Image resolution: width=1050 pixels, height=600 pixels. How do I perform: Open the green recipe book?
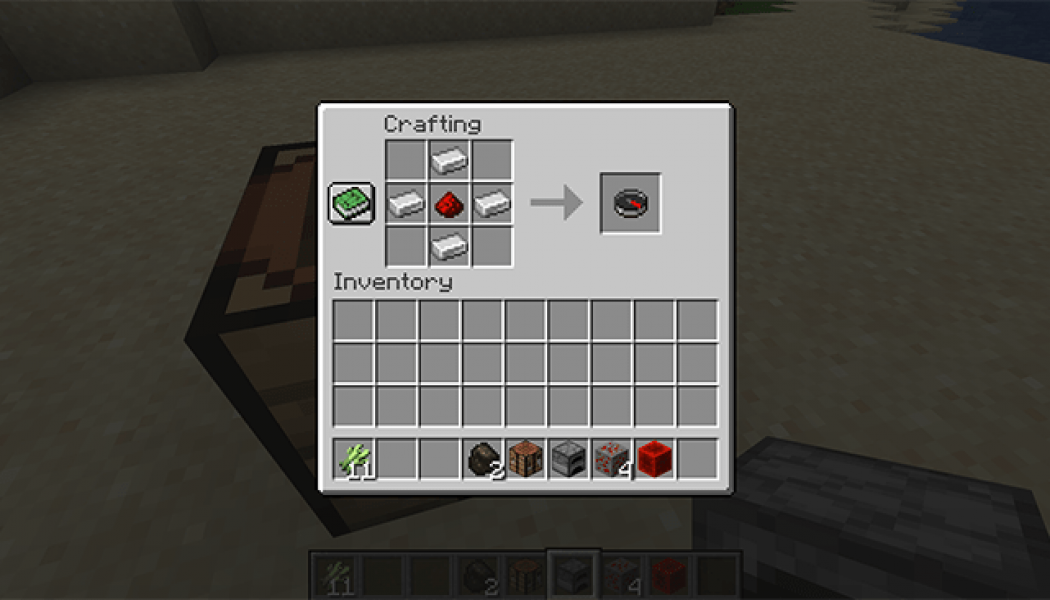coord(351,203)
